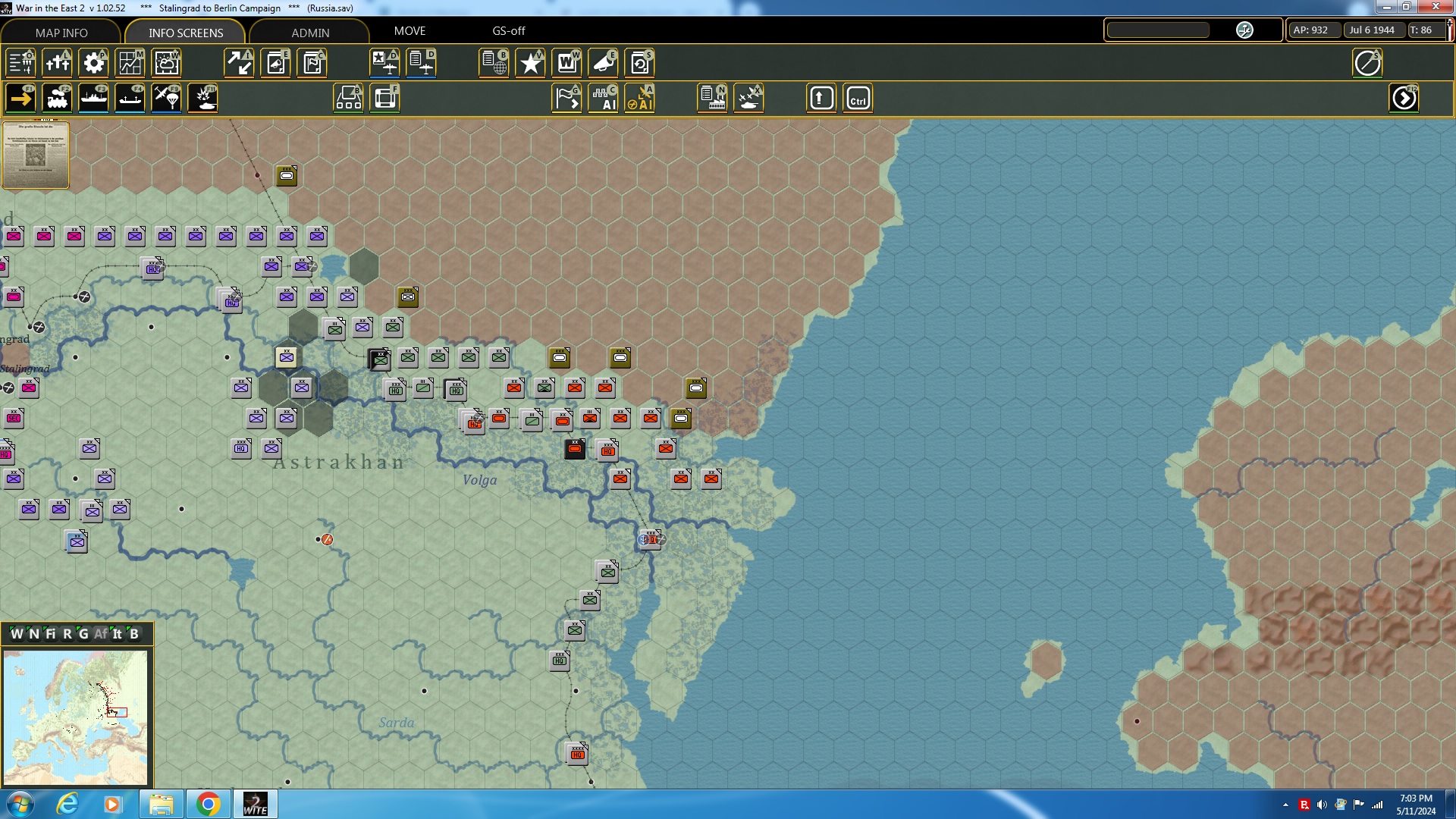Jump to Germany with the G minimap button
This screenshot has height=819, width=1456.
[83, 634]
